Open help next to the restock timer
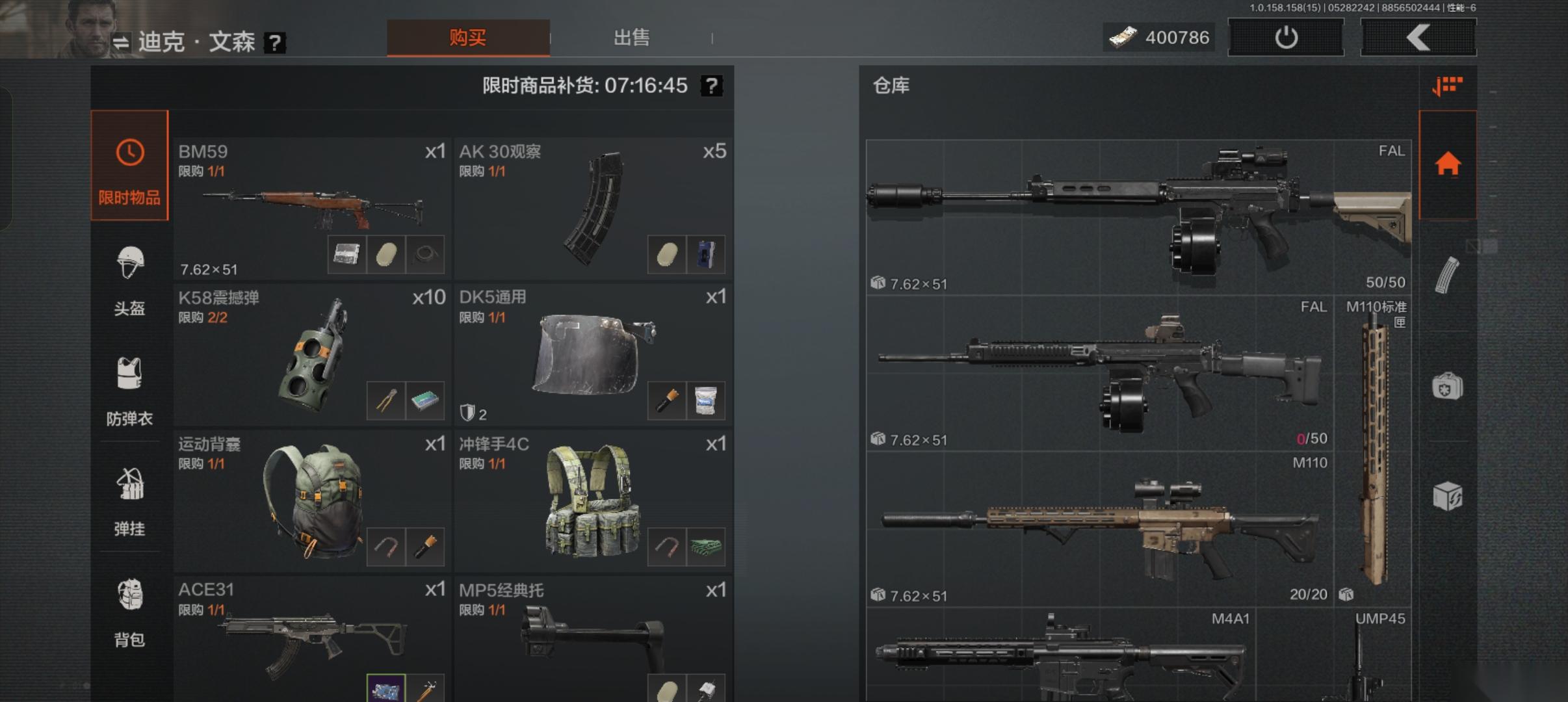 click(x=712, y=86)
